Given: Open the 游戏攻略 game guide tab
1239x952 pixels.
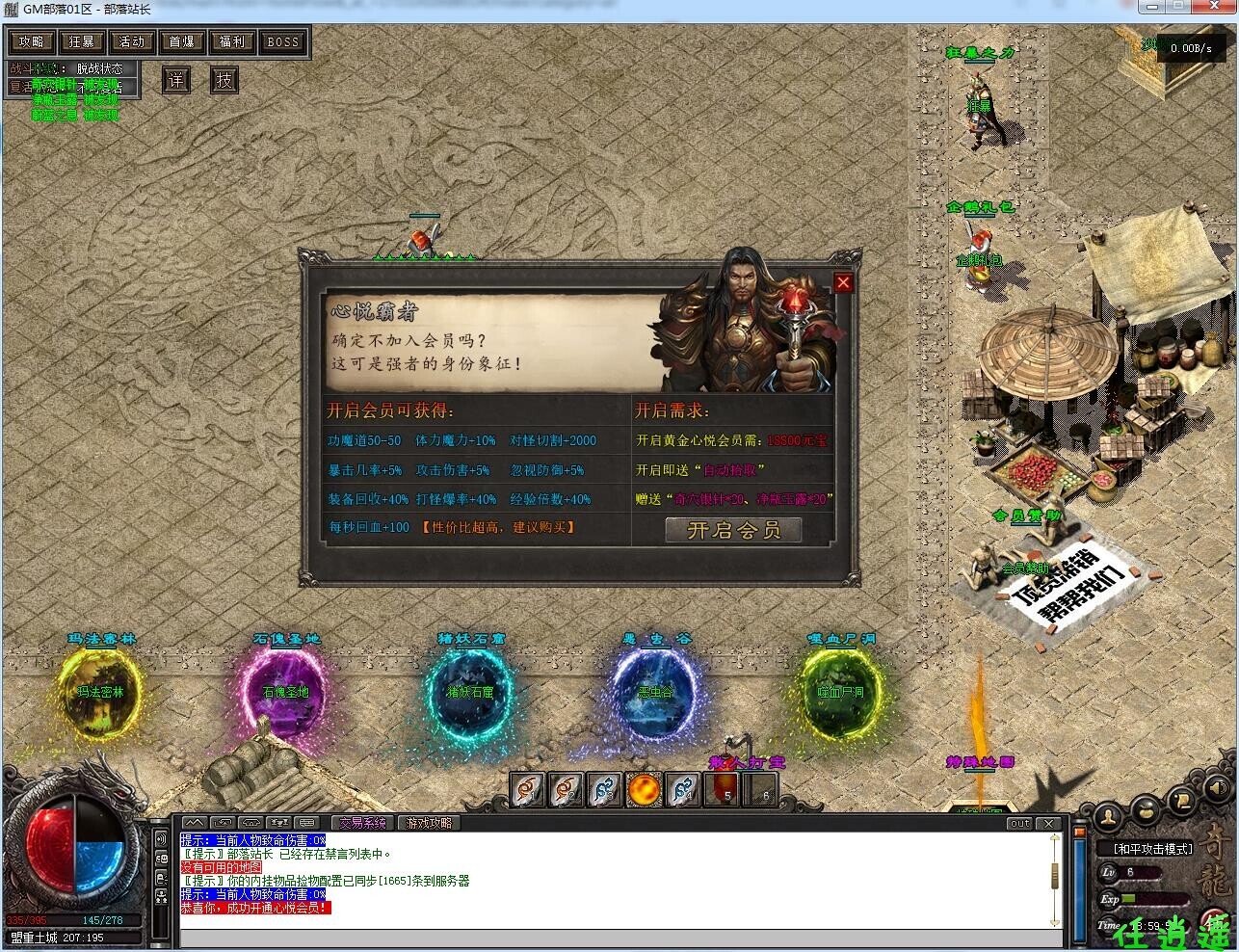Looking at the screenshot, I should pos(428,823).
